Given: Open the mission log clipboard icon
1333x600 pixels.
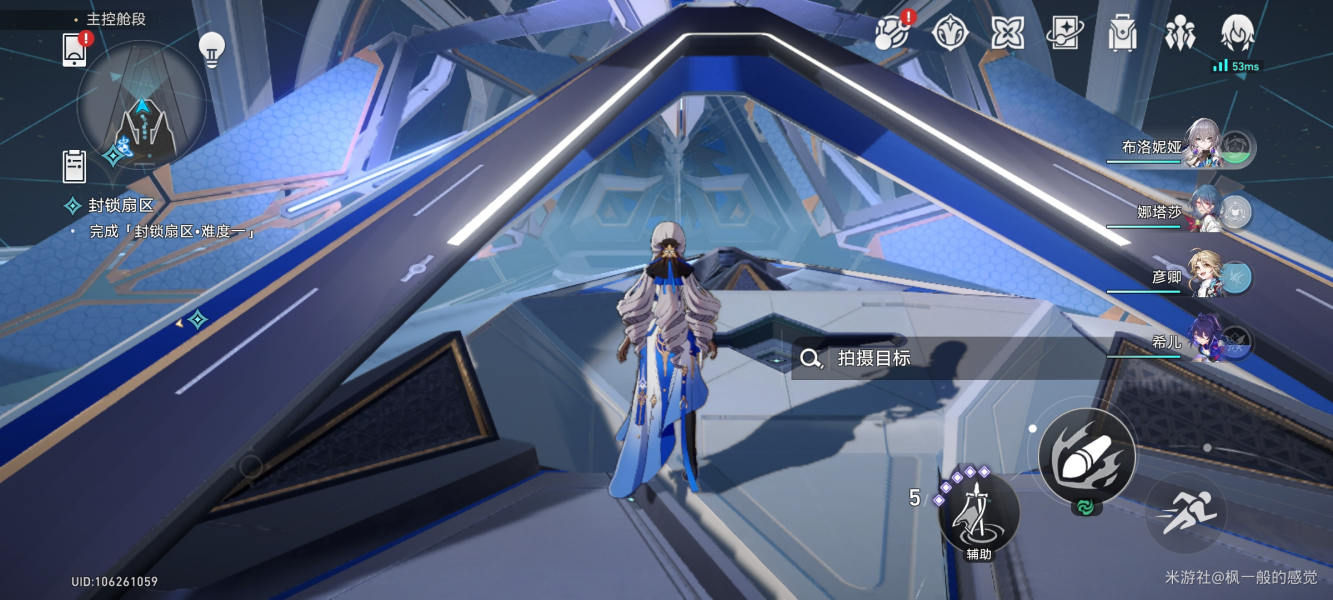Looking at the screenshot, I should click(75, 166).
